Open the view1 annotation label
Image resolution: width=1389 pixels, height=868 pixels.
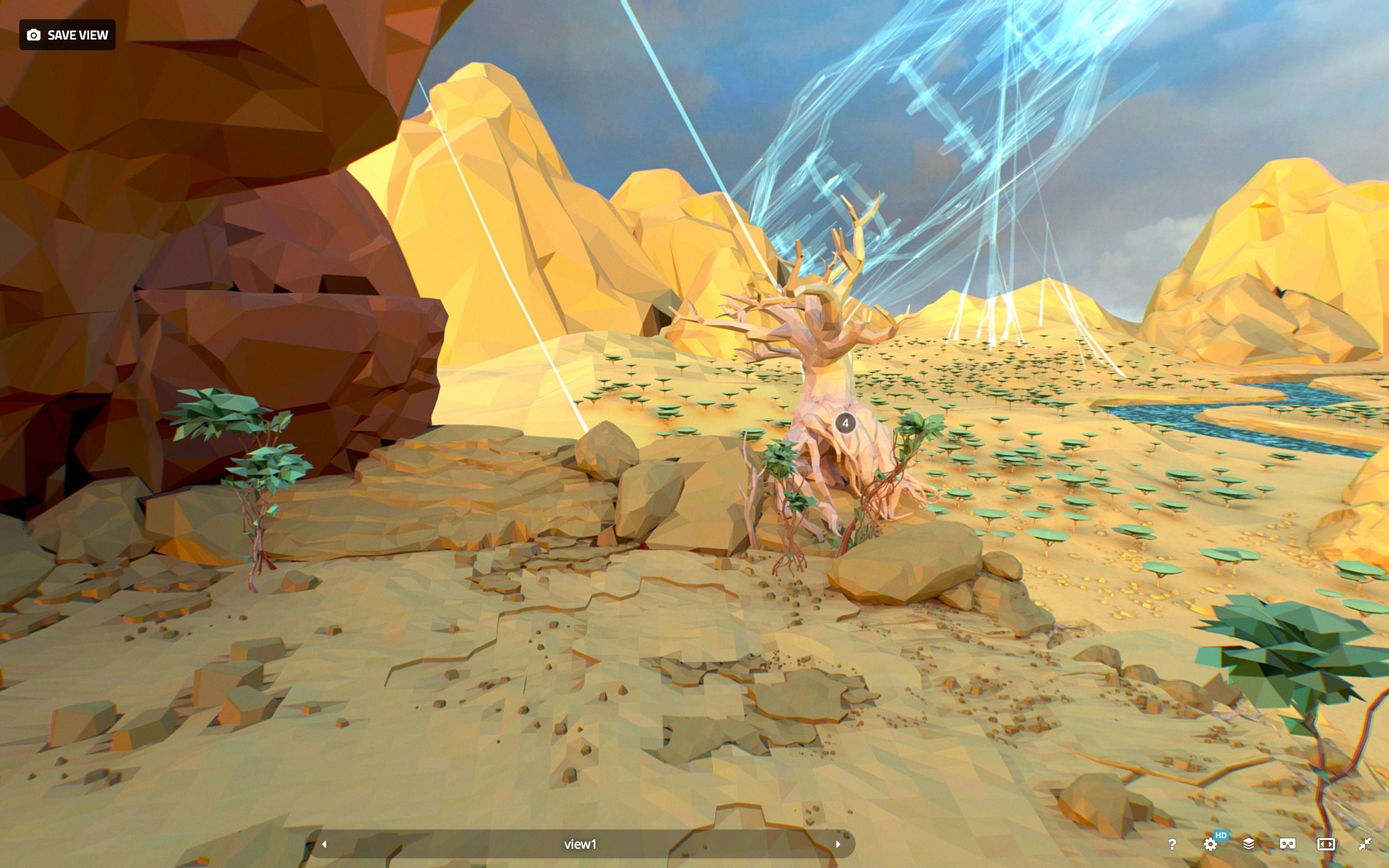580,844
